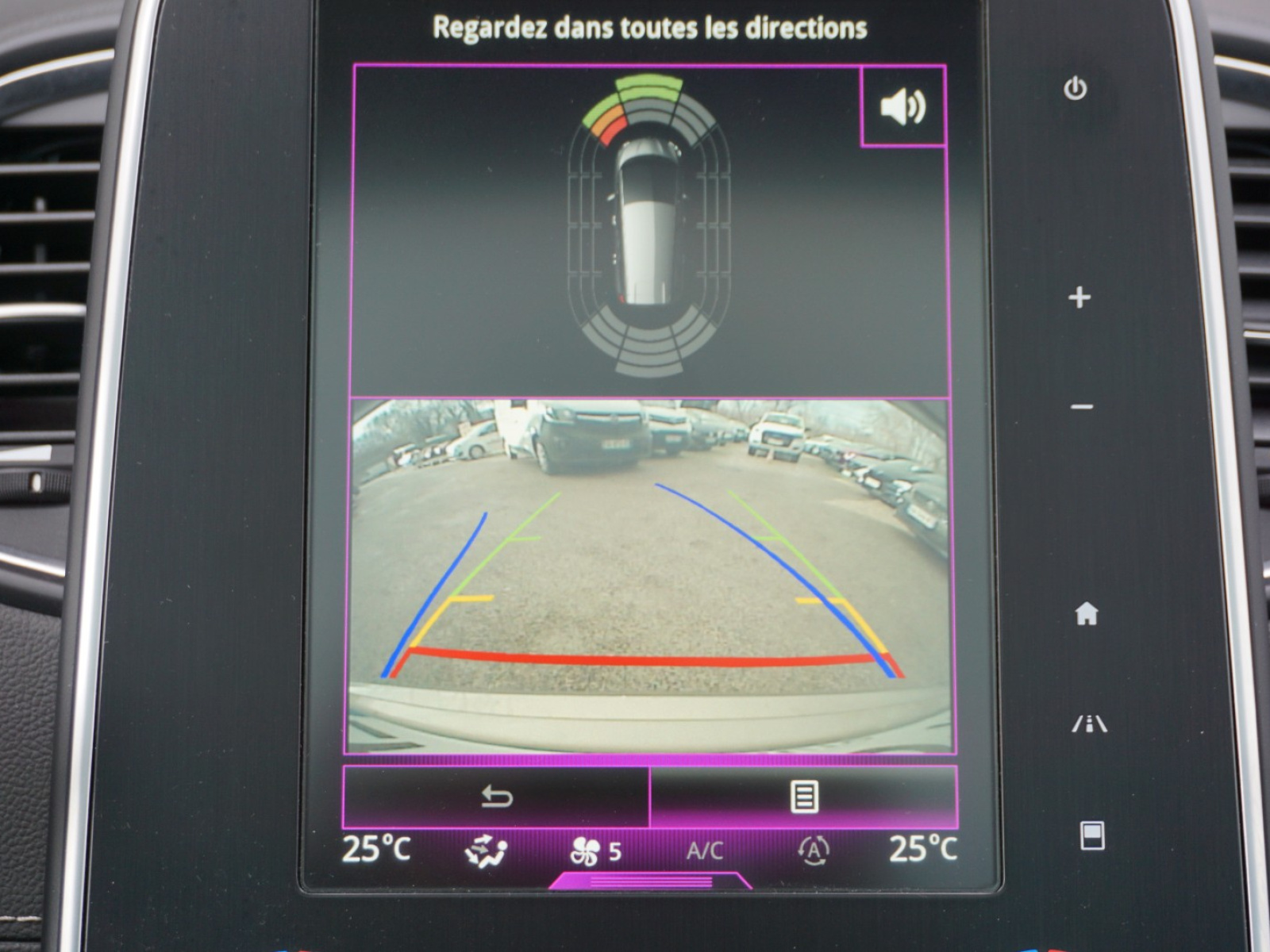Tap the back arrow button
This screenshot has width=1270, height=952.
pyautogui.click(x=497, y=797)
